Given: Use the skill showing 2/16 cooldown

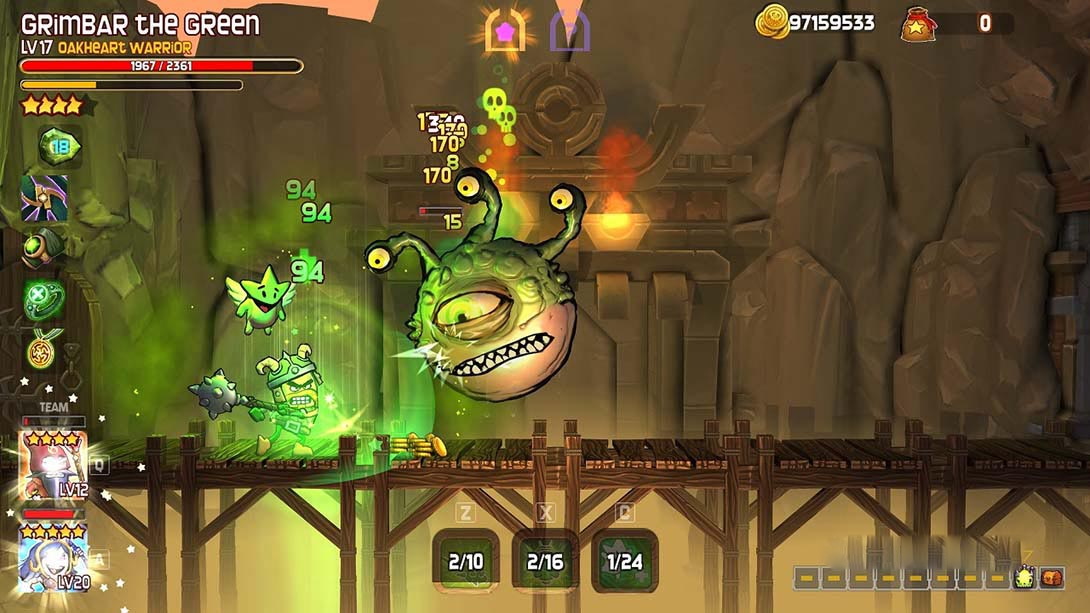Looking at the screenshot, I should click(545, 561).
